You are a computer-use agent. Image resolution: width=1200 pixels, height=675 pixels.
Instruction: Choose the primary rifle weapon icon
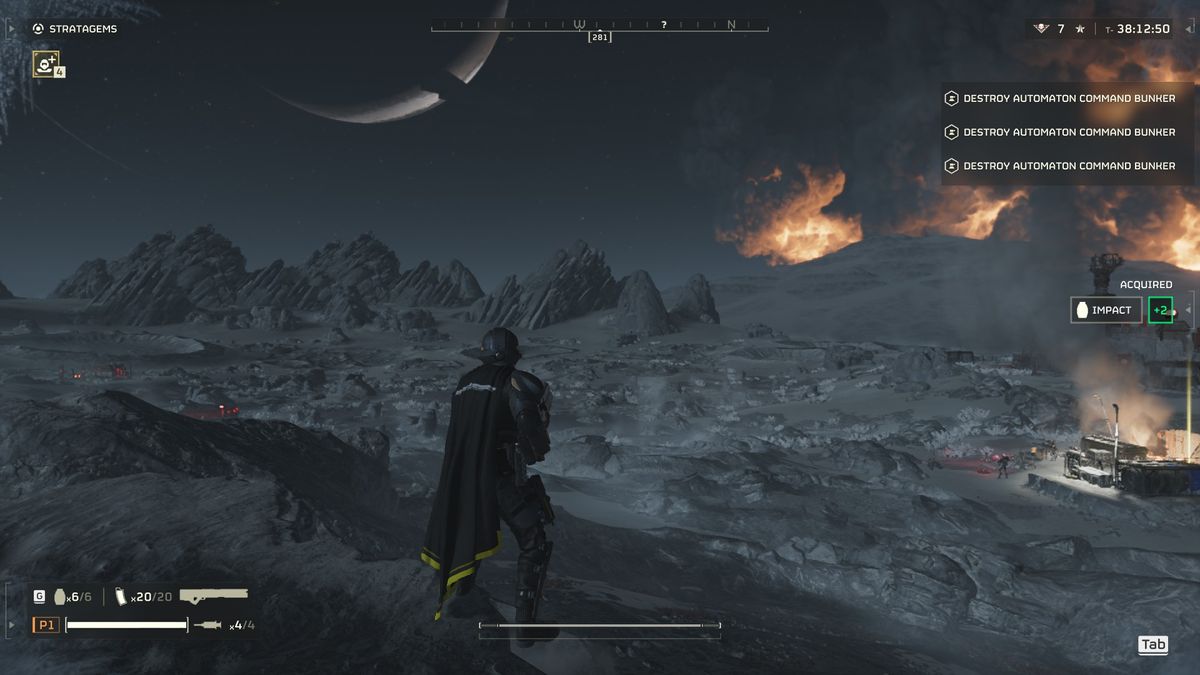tap(213, 595)
